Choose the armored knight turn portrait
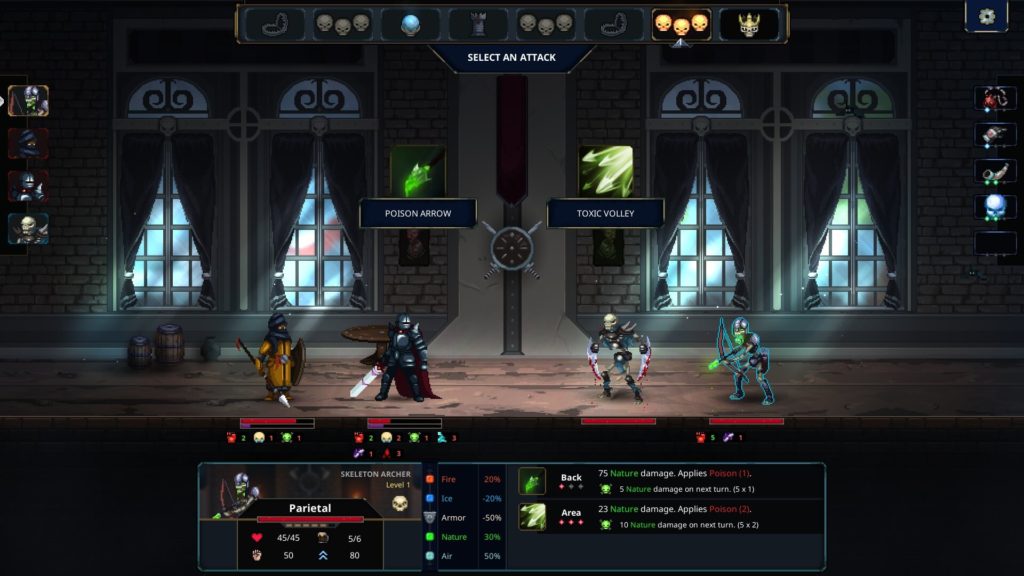1024x576 pixels. click(x=28, y=186)
